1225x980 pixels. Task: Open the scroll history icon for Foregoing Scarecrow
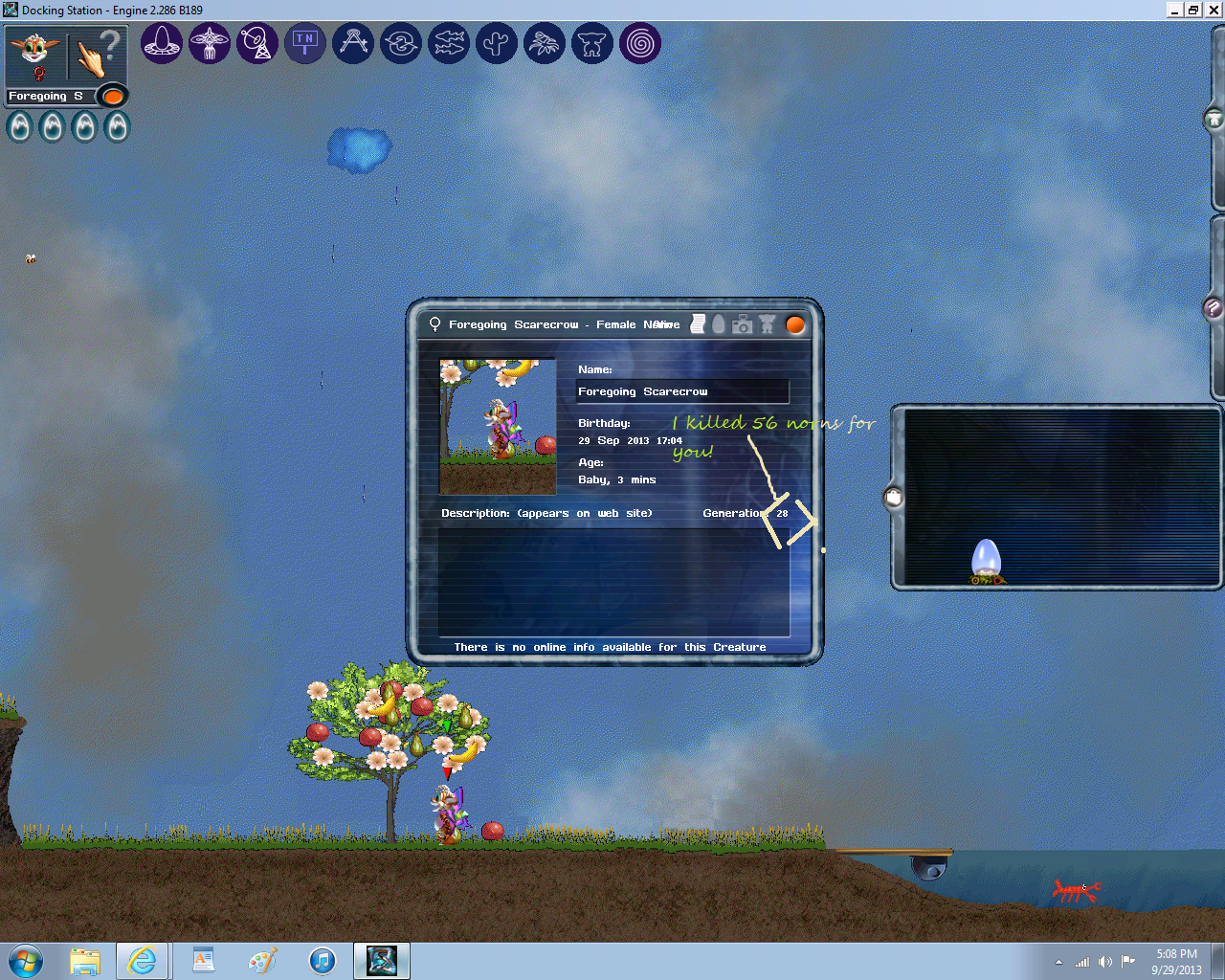697,323
